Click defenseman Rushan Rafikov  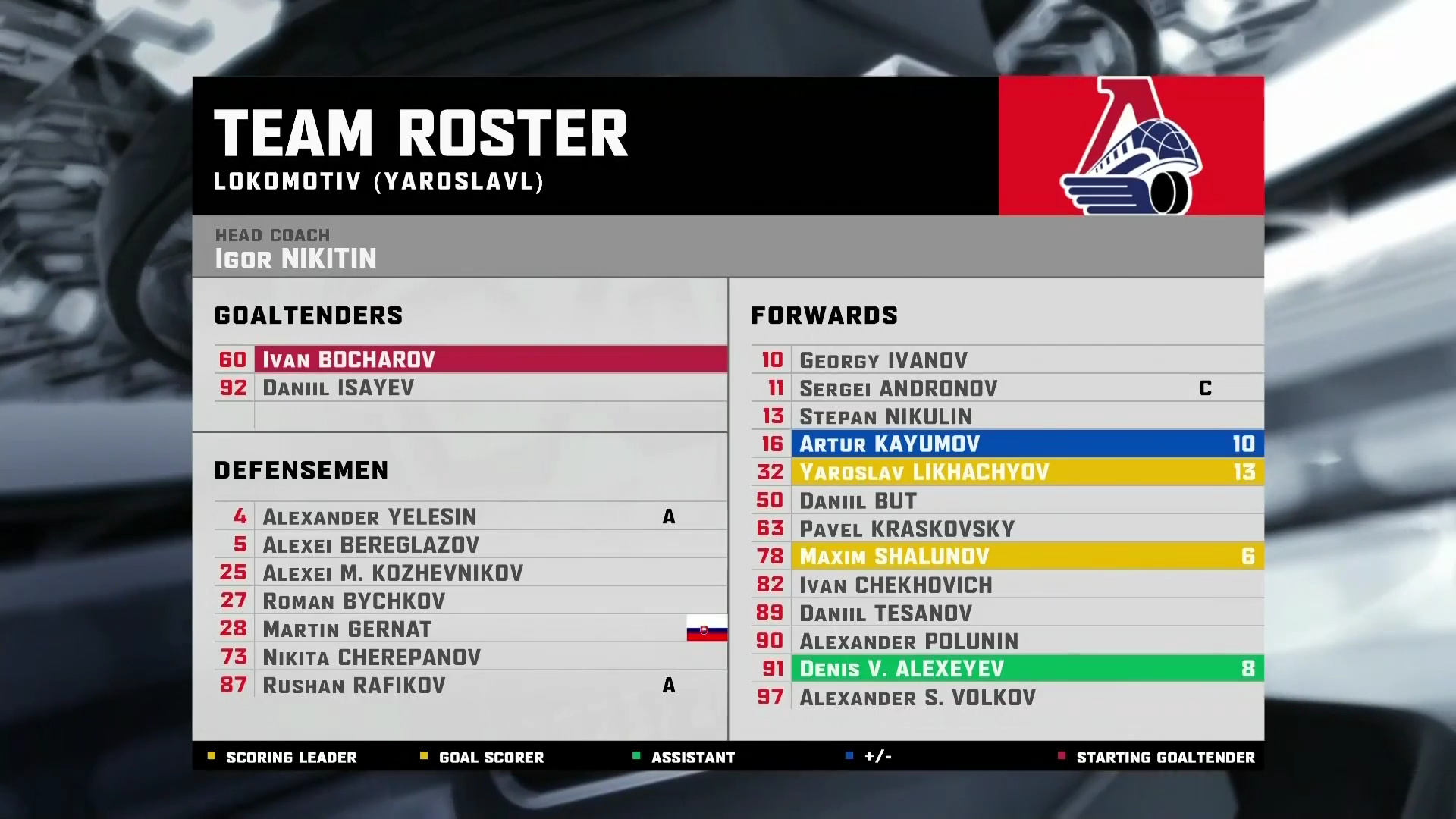point(353,686)
